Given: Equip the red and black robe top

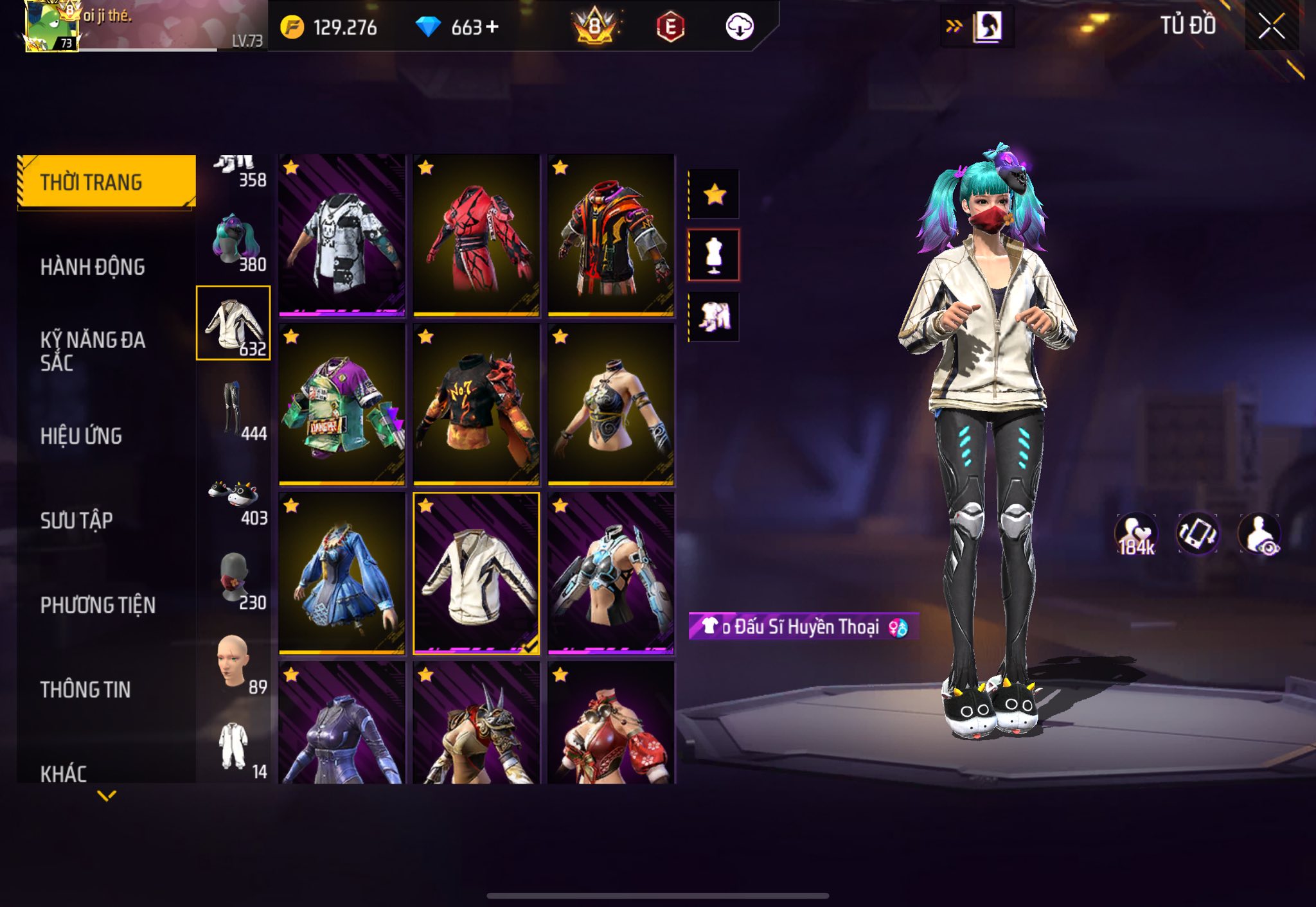Looking at the screenshot, I should [x=476, y=235].
